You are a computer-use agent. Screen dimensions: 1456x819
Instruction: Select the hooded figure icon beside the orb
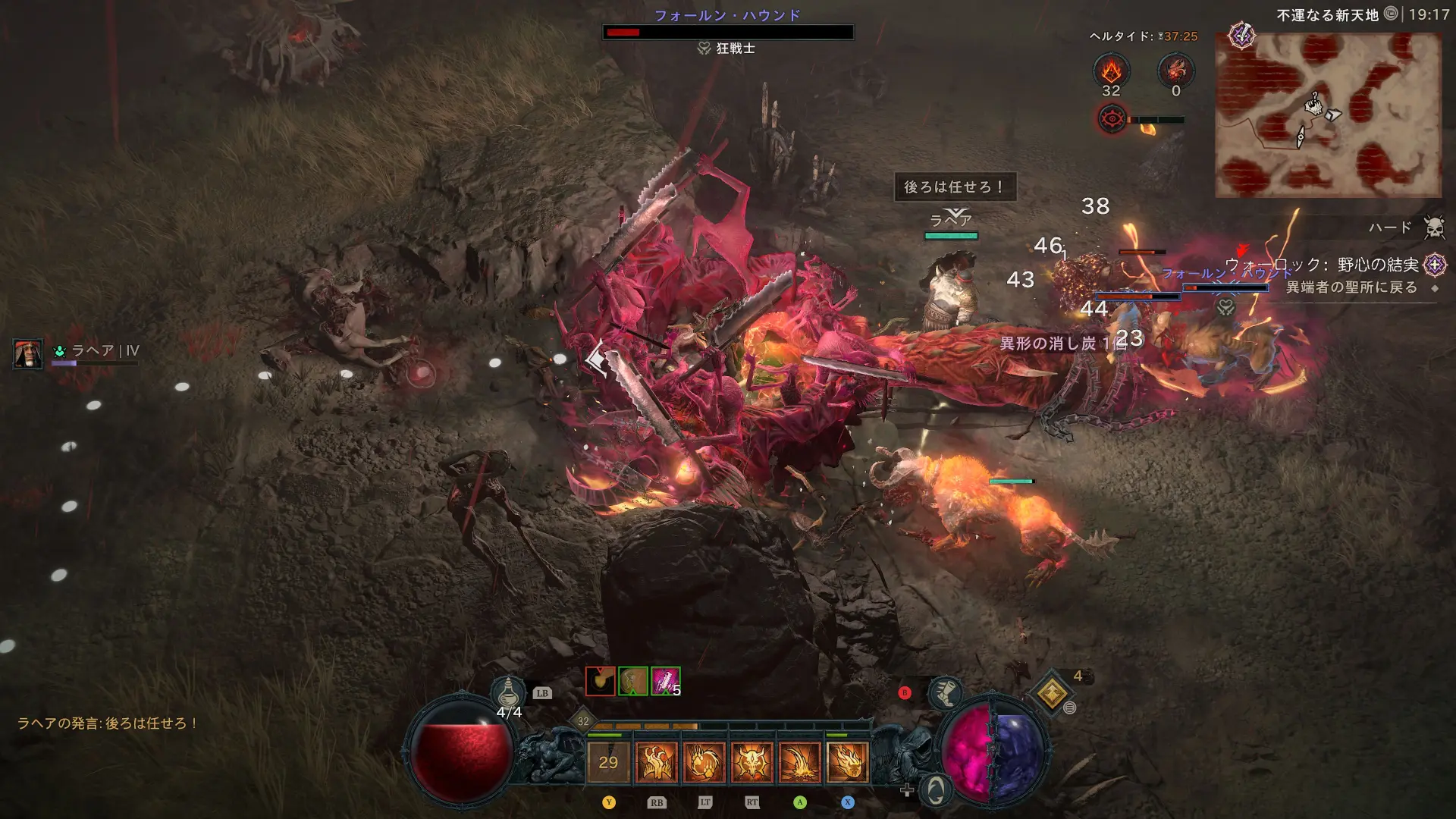pyautogui.click(x=936, y=790)
